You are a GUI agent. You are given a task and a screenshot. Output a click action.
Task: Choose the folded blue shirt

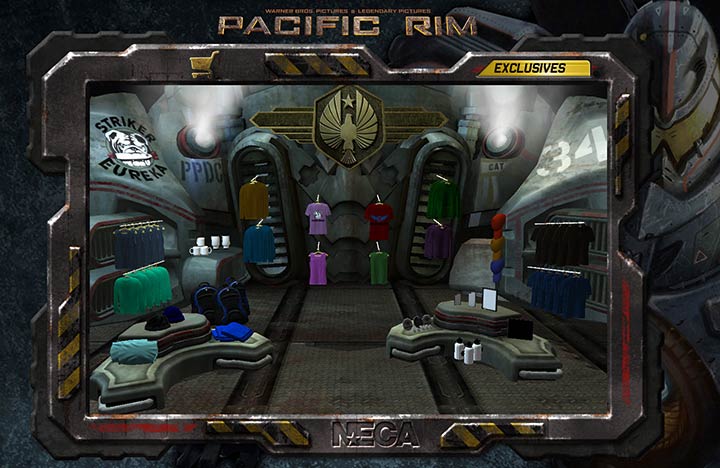[231, 331]
